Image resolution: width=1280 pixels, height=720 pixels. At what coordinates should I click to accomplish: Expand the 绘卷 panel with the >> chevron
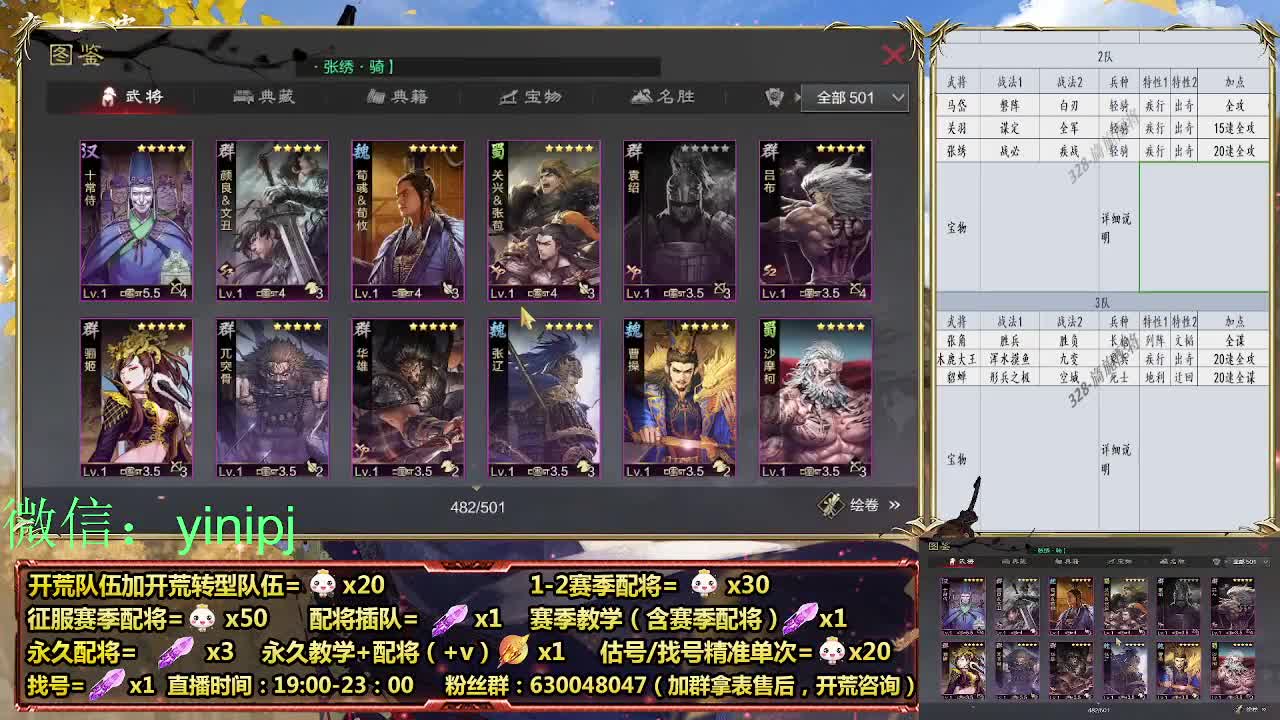coord(893,506)
